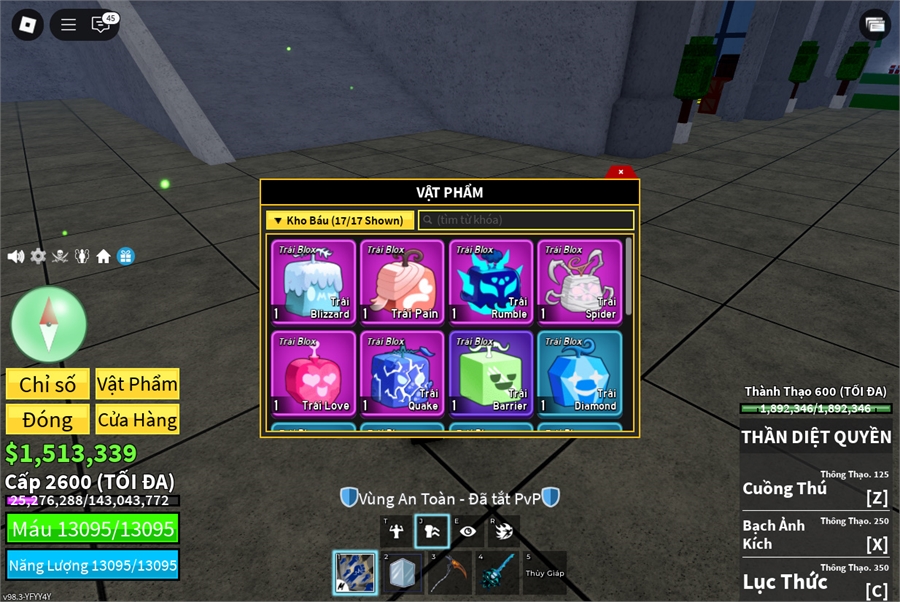Pick the Spider fruit item
Viewport: 900px width, 602px height.
coord(579,282)
